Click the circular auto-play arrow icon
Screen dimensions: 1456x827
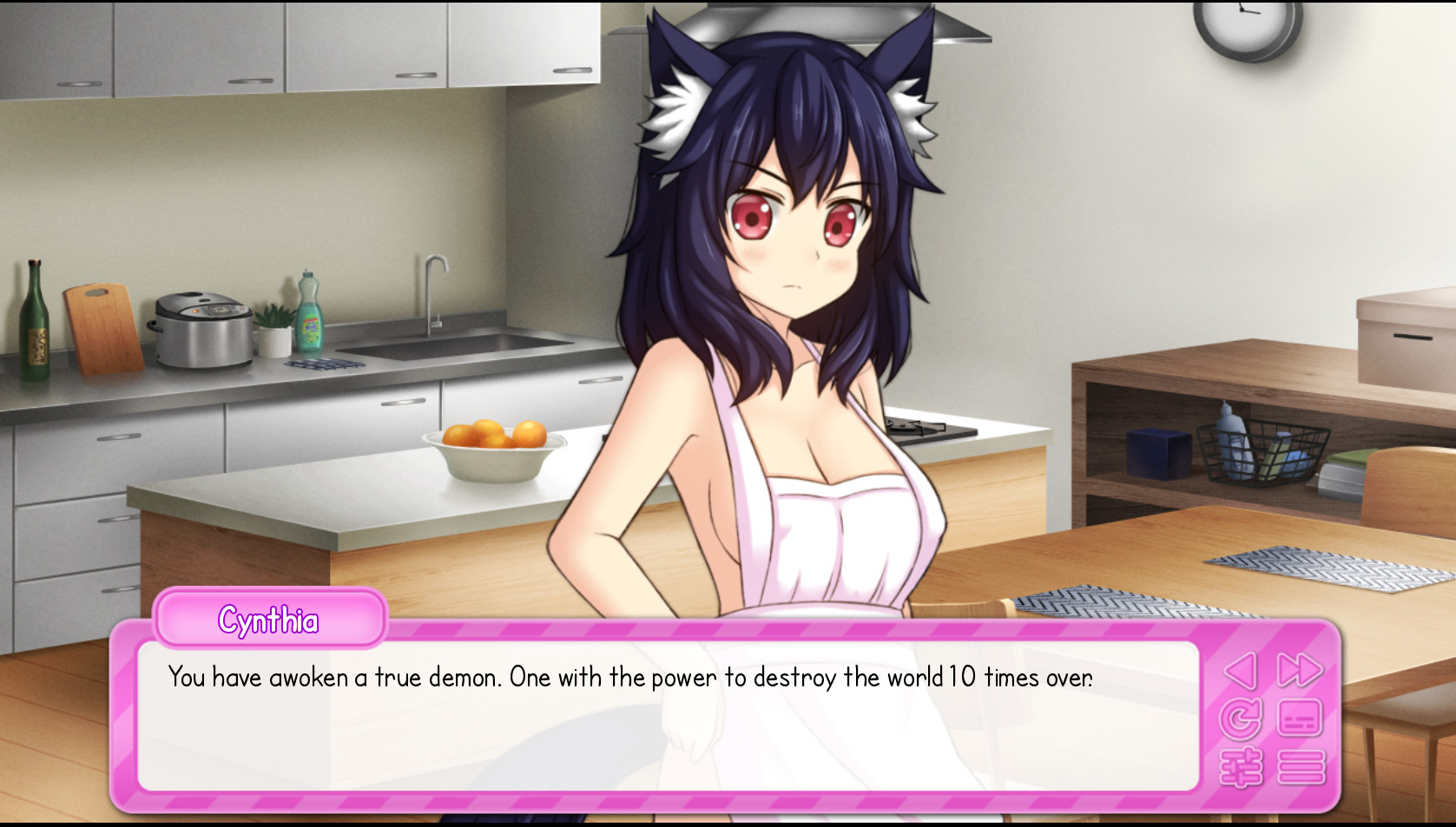pyautogui.click(x=1241, y=719)
